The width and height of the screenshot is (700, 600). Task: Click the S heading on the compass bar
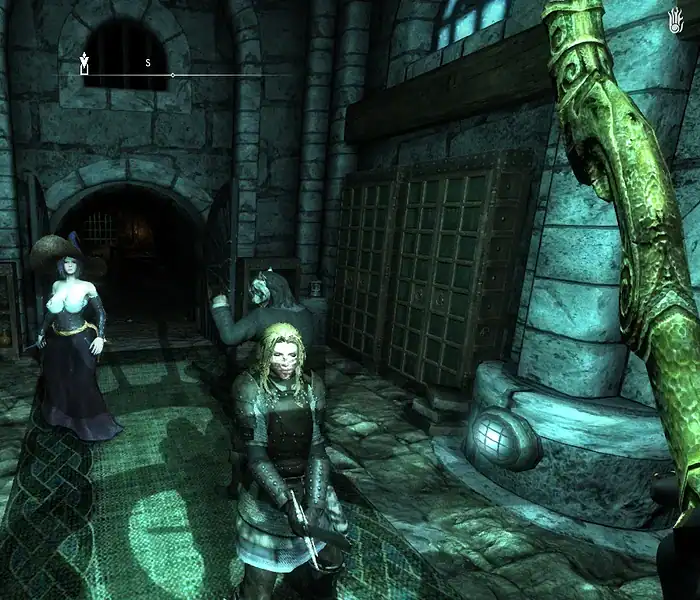(148, 63)
